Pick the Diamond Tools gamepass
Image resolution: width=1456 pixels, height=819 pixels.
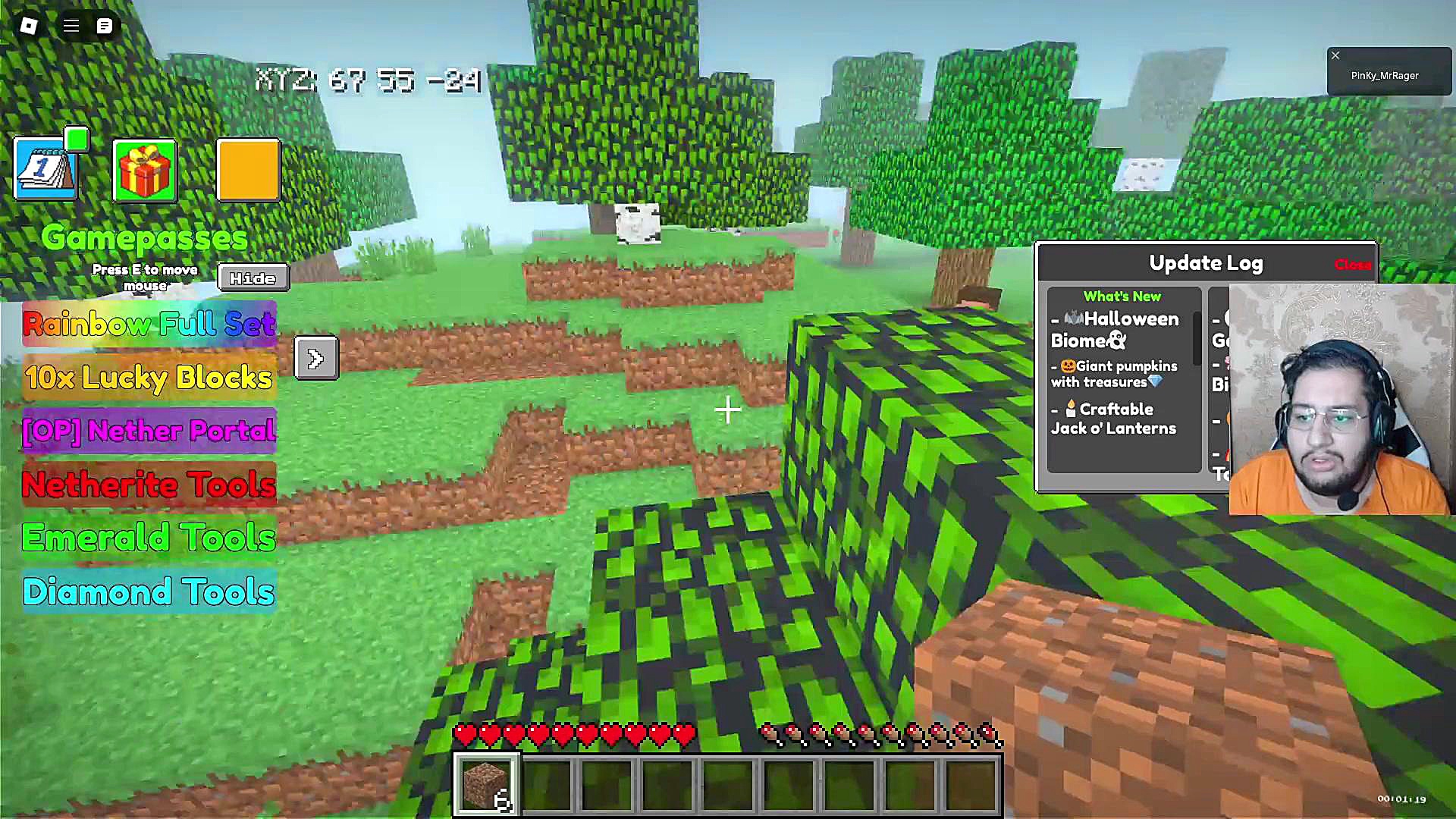149,591
